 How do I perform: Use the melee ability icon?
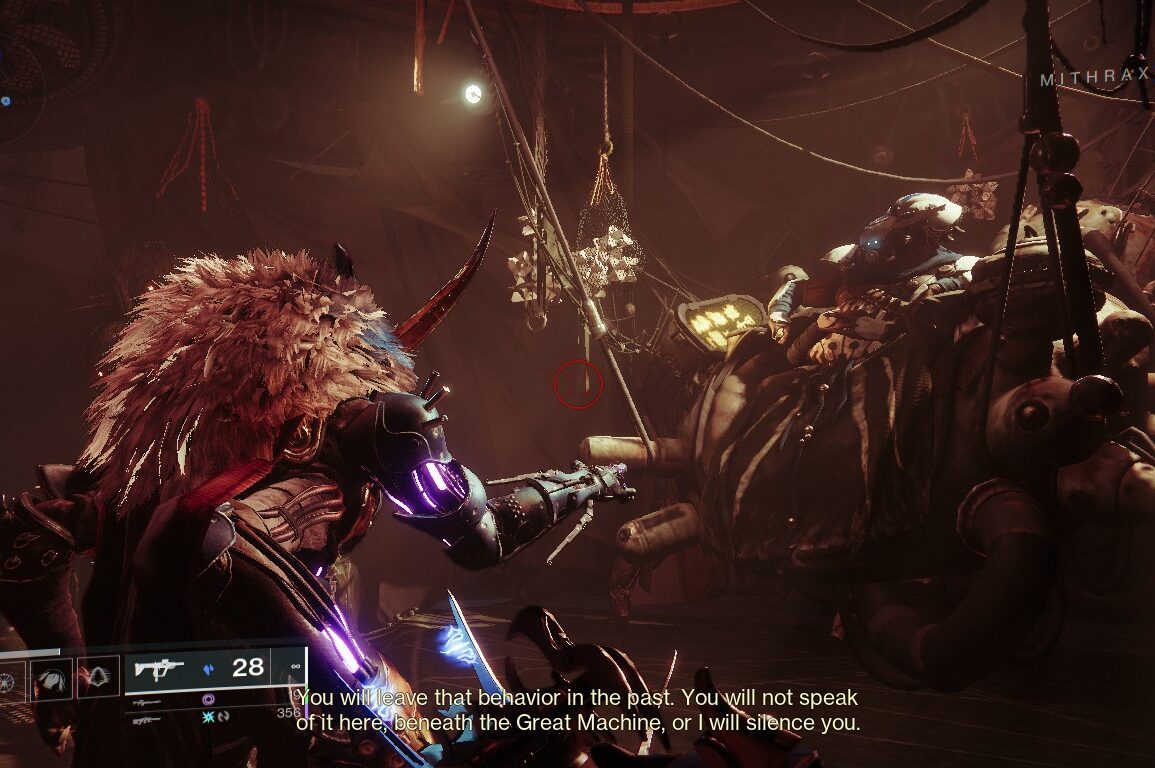pos(51,679)
